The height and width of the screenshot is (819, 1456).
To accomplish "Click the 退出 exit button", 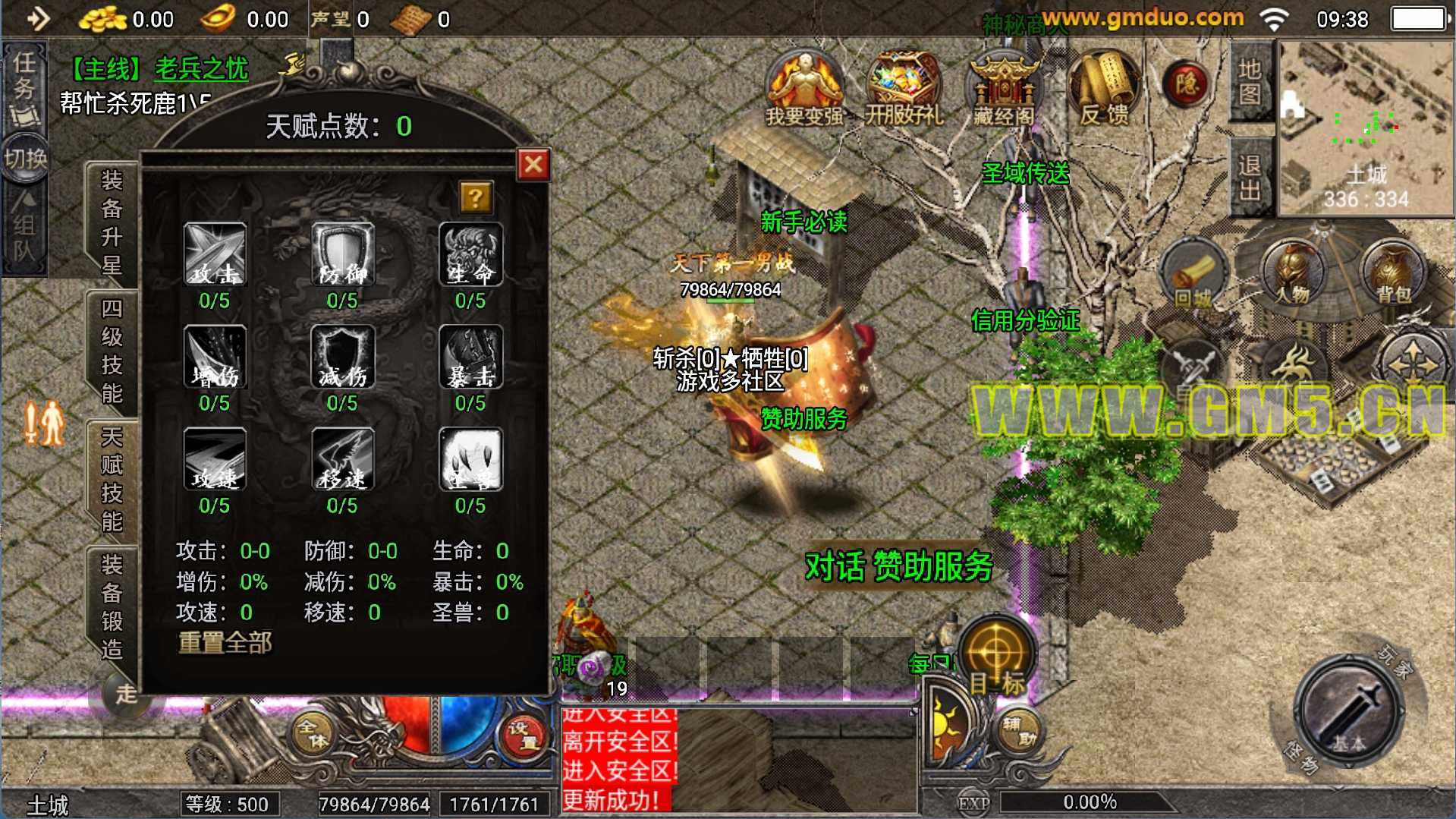I will (x=1249, y=178).
